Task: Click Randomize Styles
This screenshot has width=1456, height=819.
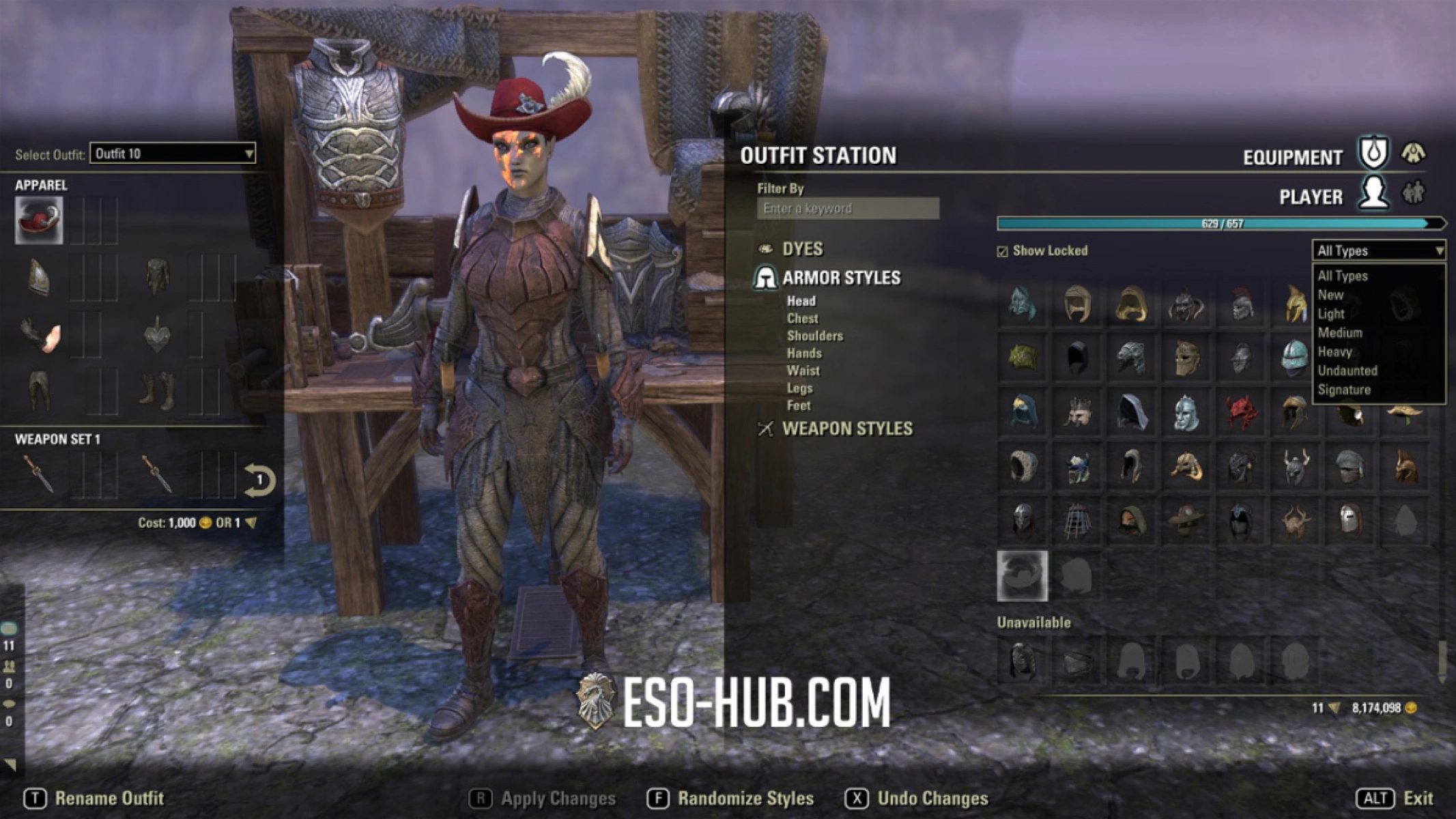Action: point(745,797)
